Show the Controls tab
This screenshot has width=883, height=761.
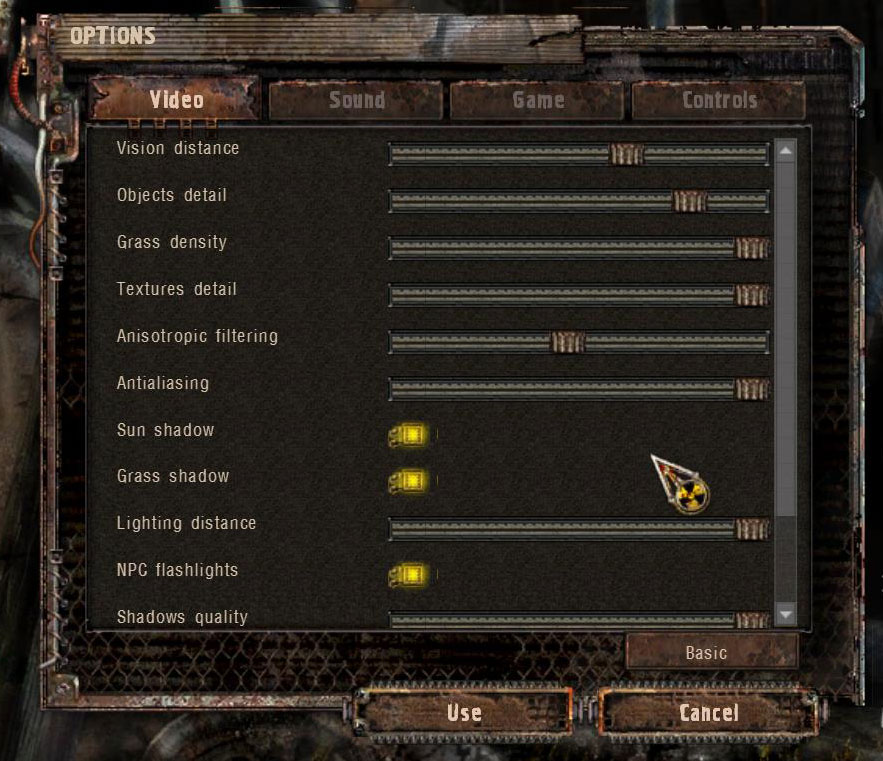point(719,100)
